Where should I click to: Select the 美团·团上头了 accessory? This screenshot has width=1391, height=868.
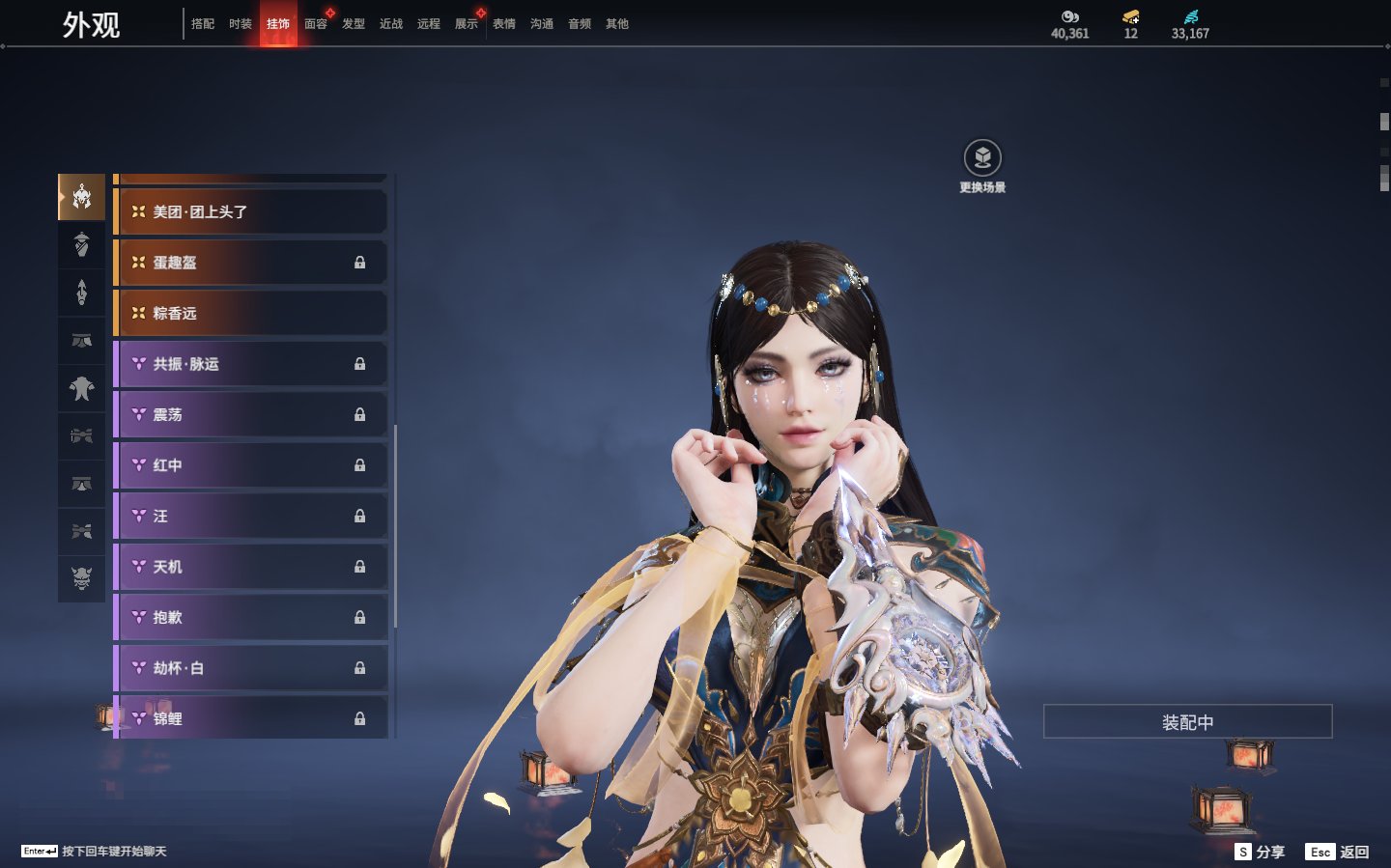pos(251,211)
